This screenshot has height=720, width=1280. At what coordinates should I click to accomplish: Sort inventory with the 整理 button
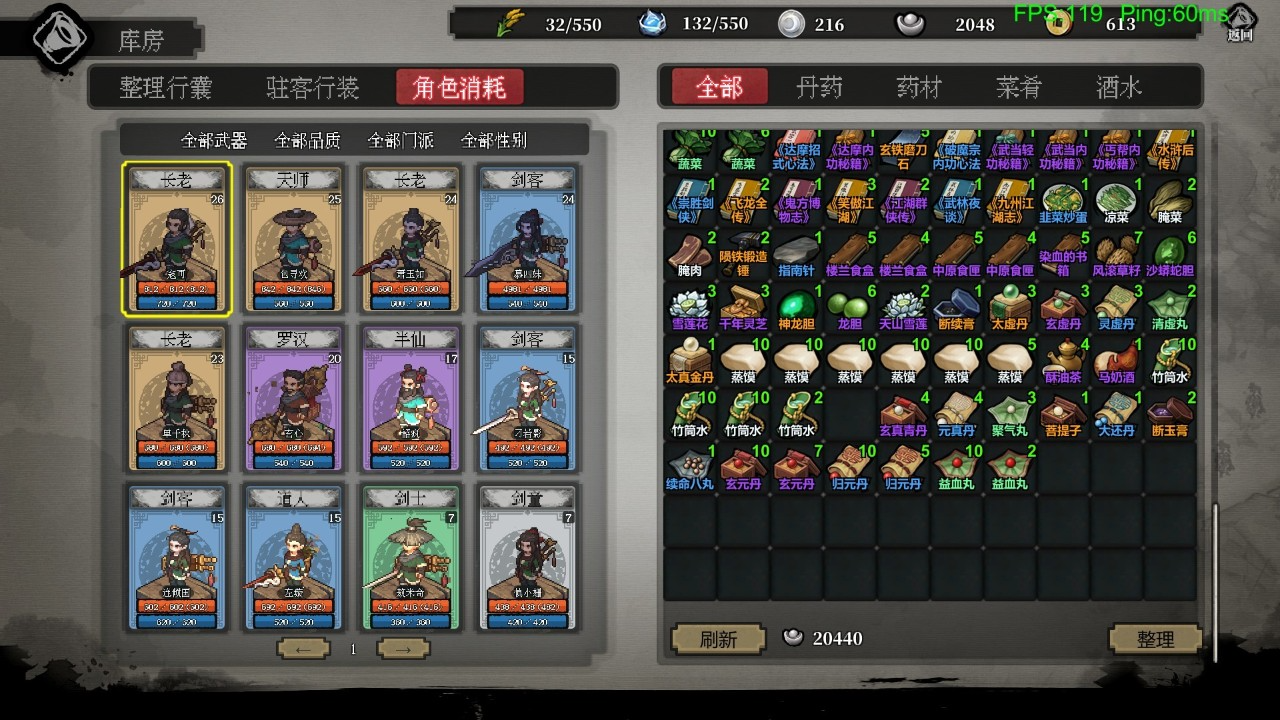(1155, 638)
